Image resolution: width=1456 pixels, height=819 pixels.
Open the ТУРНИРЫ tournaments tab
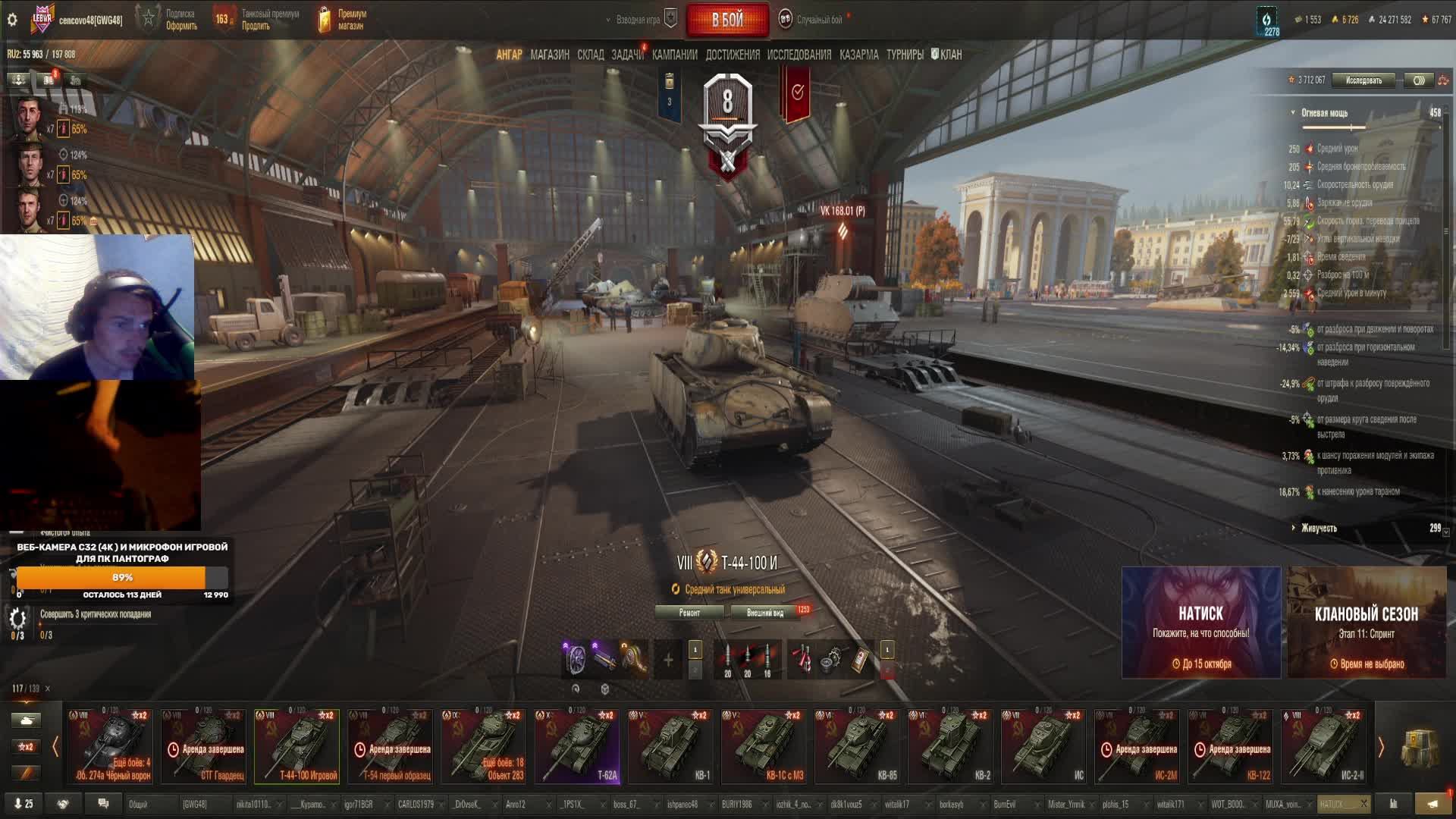[905, 55]
